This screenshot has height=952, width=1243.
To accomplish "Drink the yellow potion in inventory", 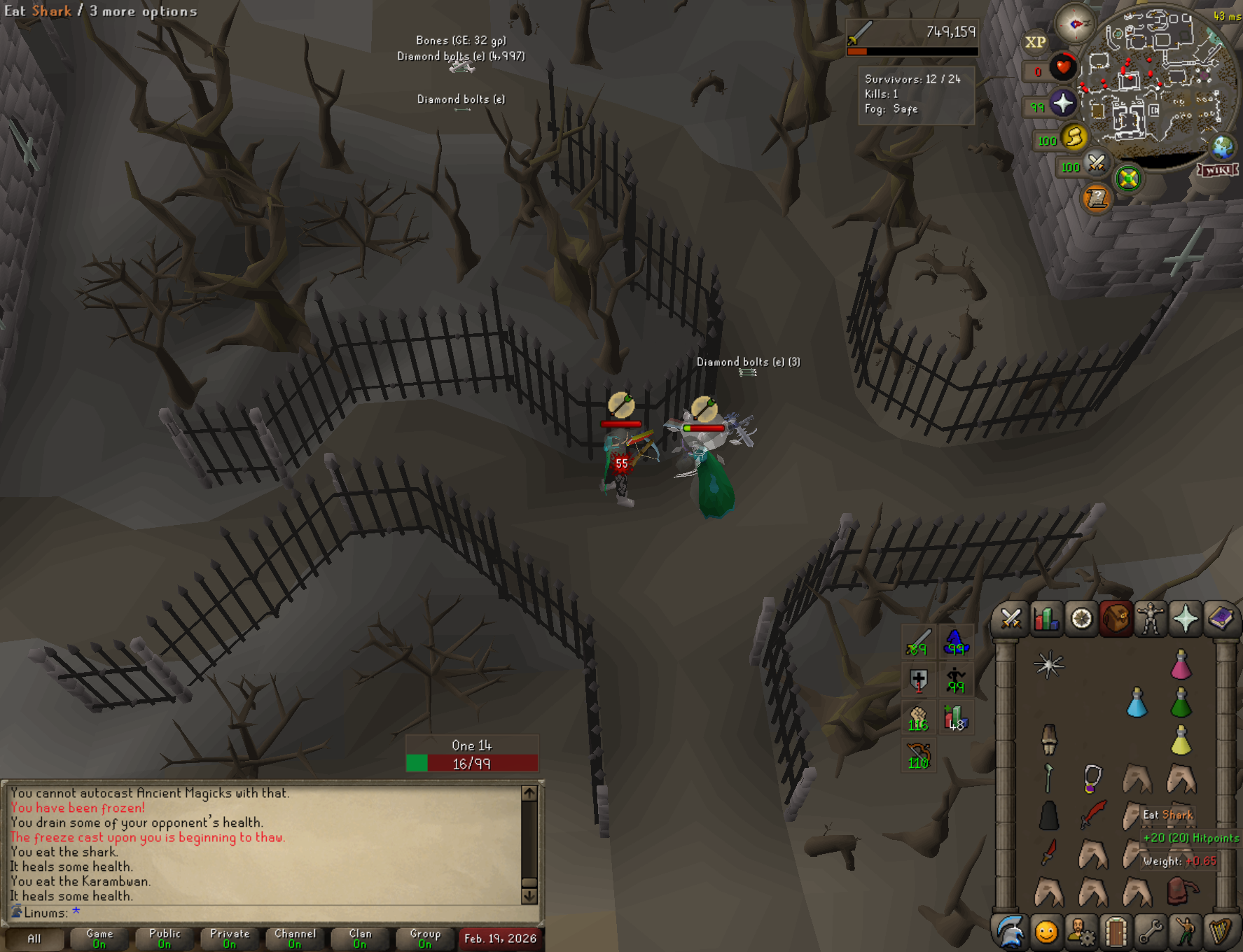I will pyautogui.click(x=1181, y=741).
